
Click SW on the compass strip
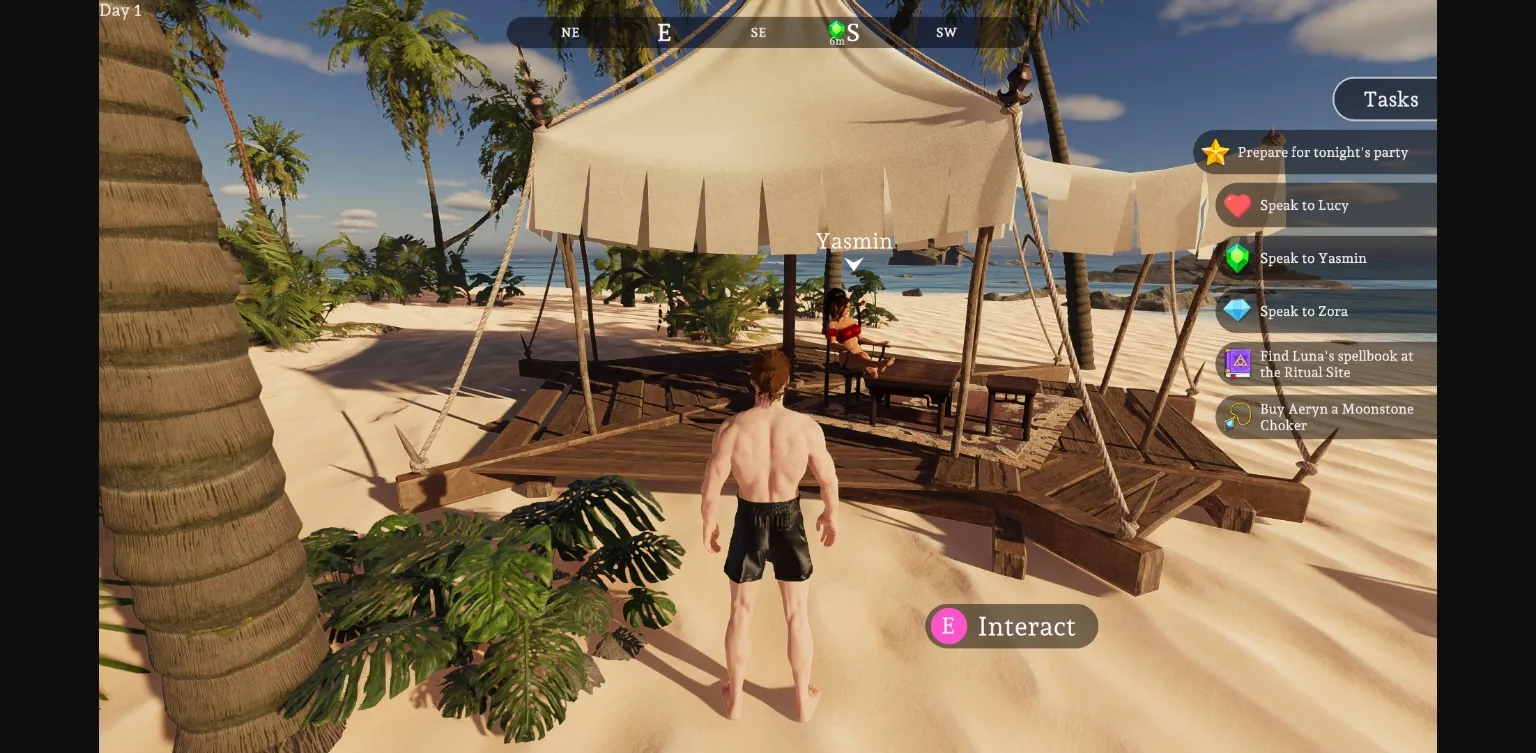pos(945,32)
